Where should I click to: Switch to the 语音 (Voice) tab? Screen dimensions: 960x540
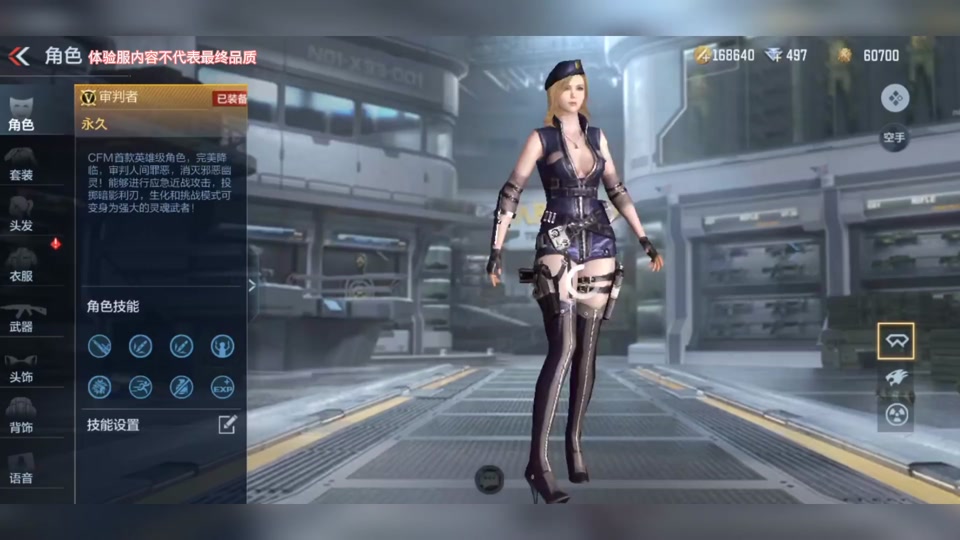tap(21, 467)
